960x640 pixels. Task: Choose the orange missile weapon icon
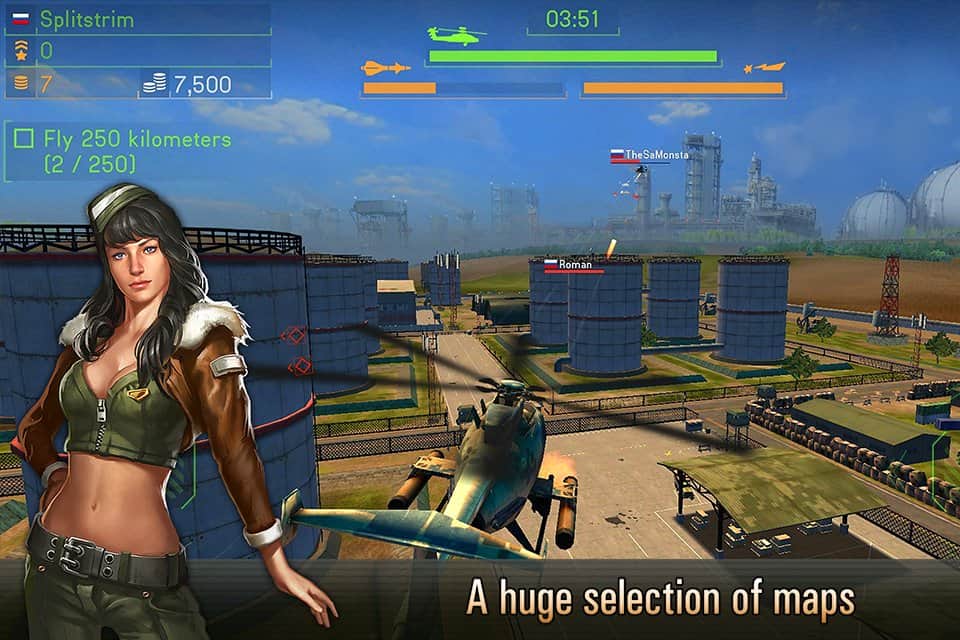click(x=386, y=68)
